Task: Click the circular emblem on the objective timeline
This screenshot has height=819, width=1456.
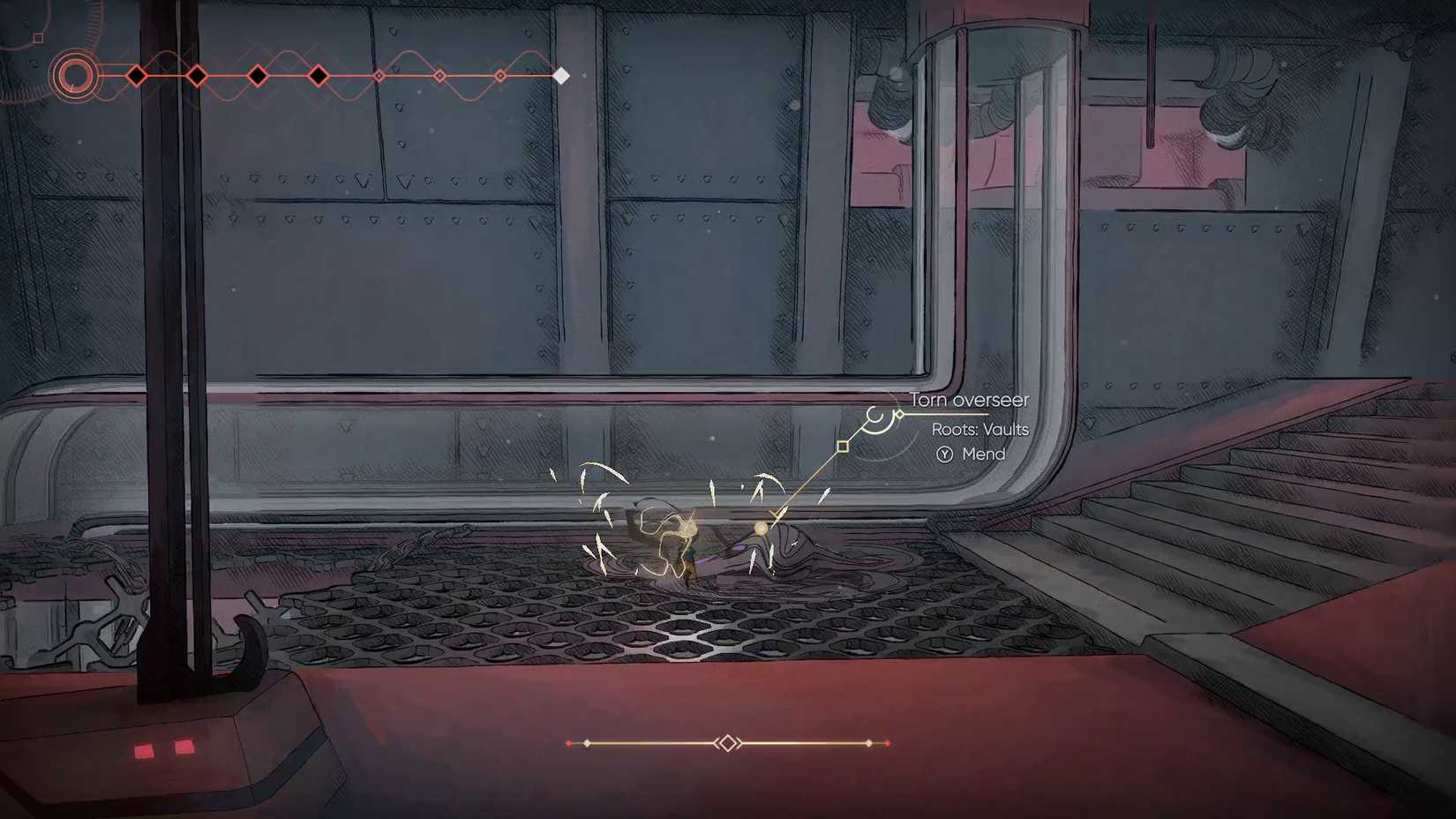Action: [75, 76]
